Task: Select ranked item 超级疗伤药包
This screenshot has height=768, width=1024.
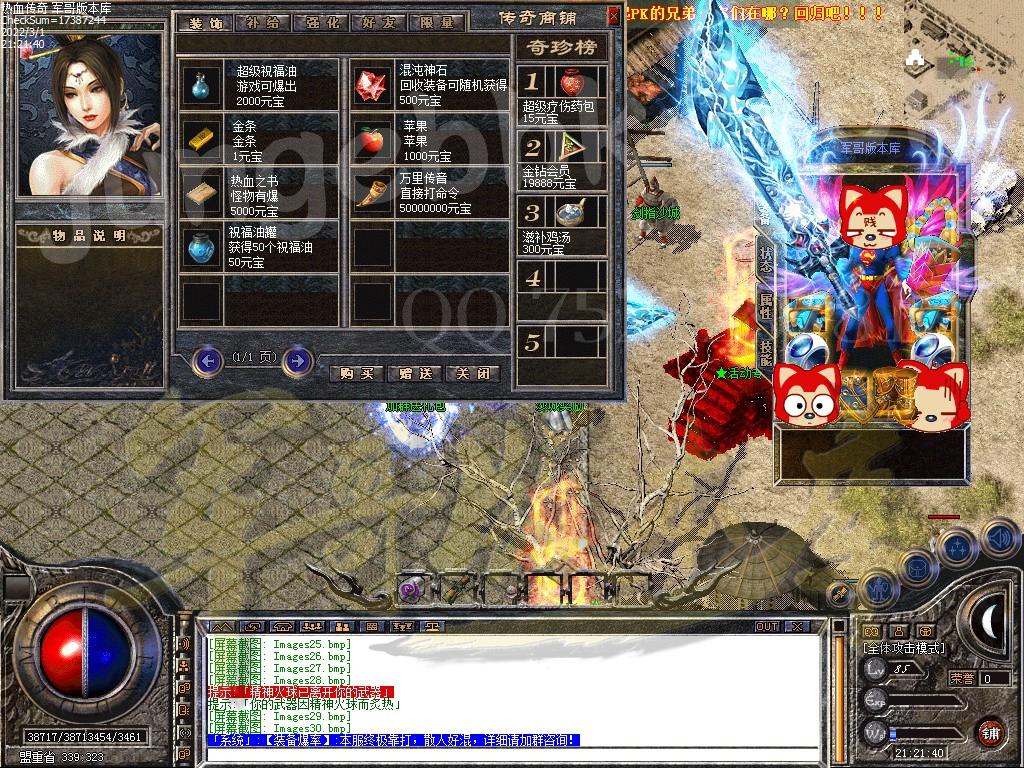Action: tap(572, 82)
